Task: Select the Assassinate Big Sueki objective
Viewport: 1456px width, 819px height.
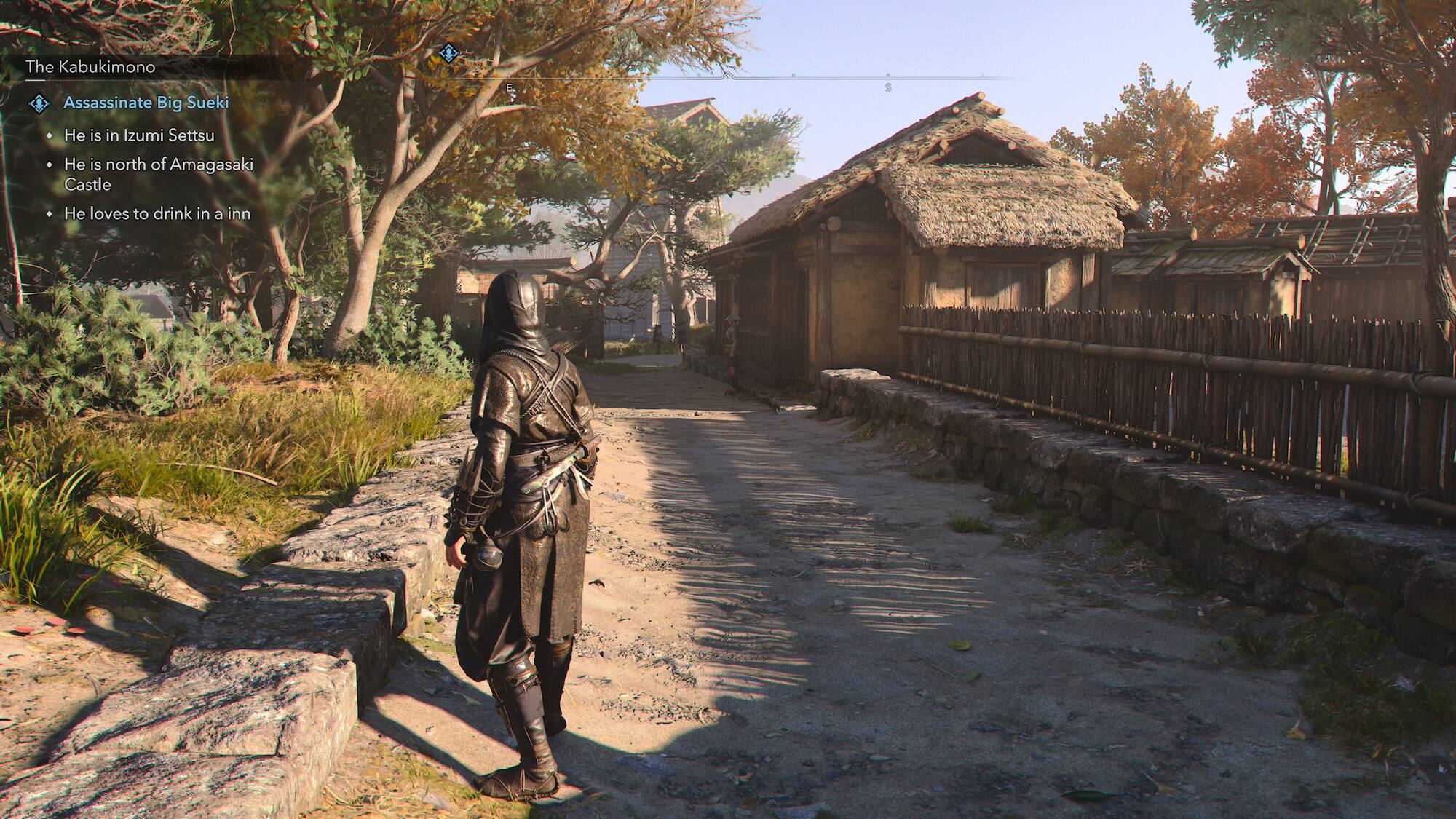Action: coord(146,103)
